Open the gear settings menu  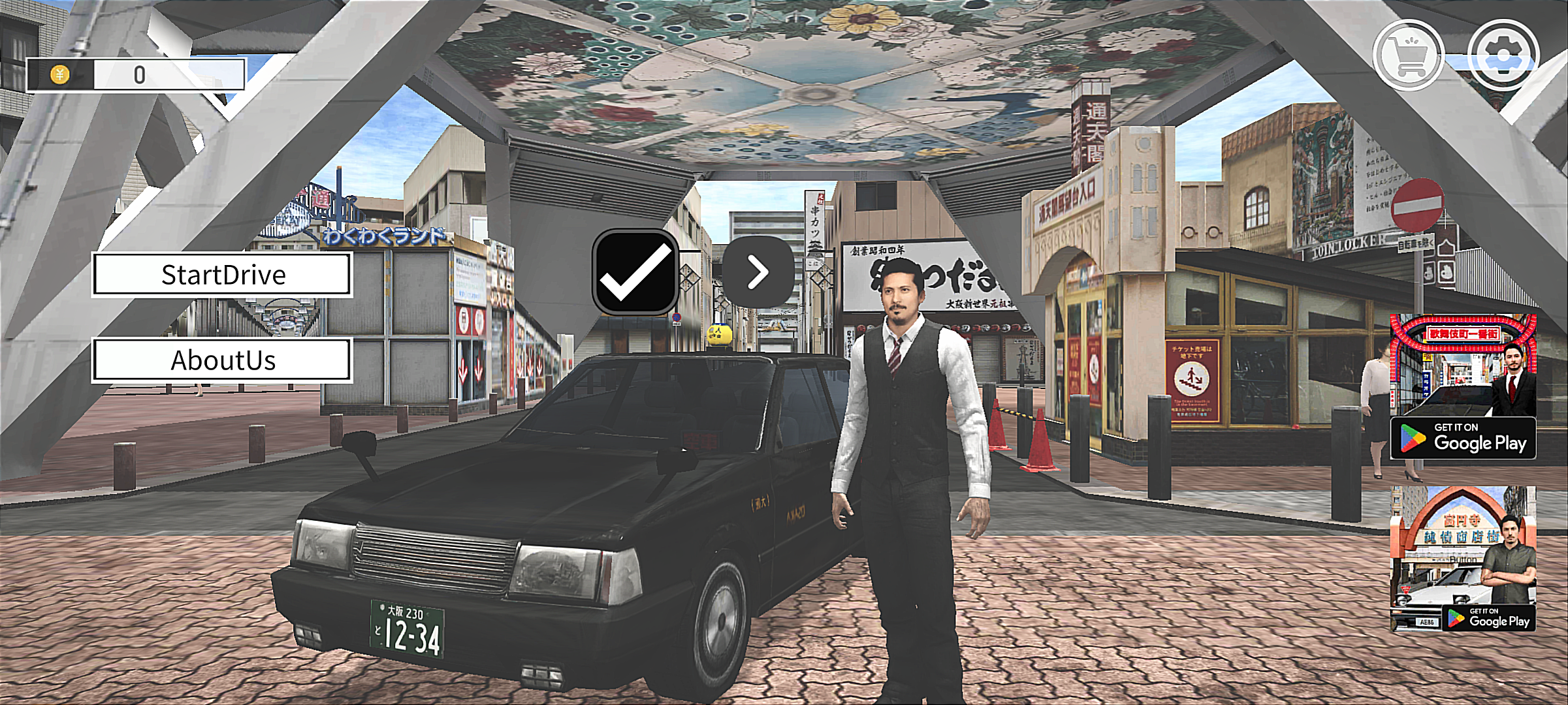click(x=1503, y=55)
